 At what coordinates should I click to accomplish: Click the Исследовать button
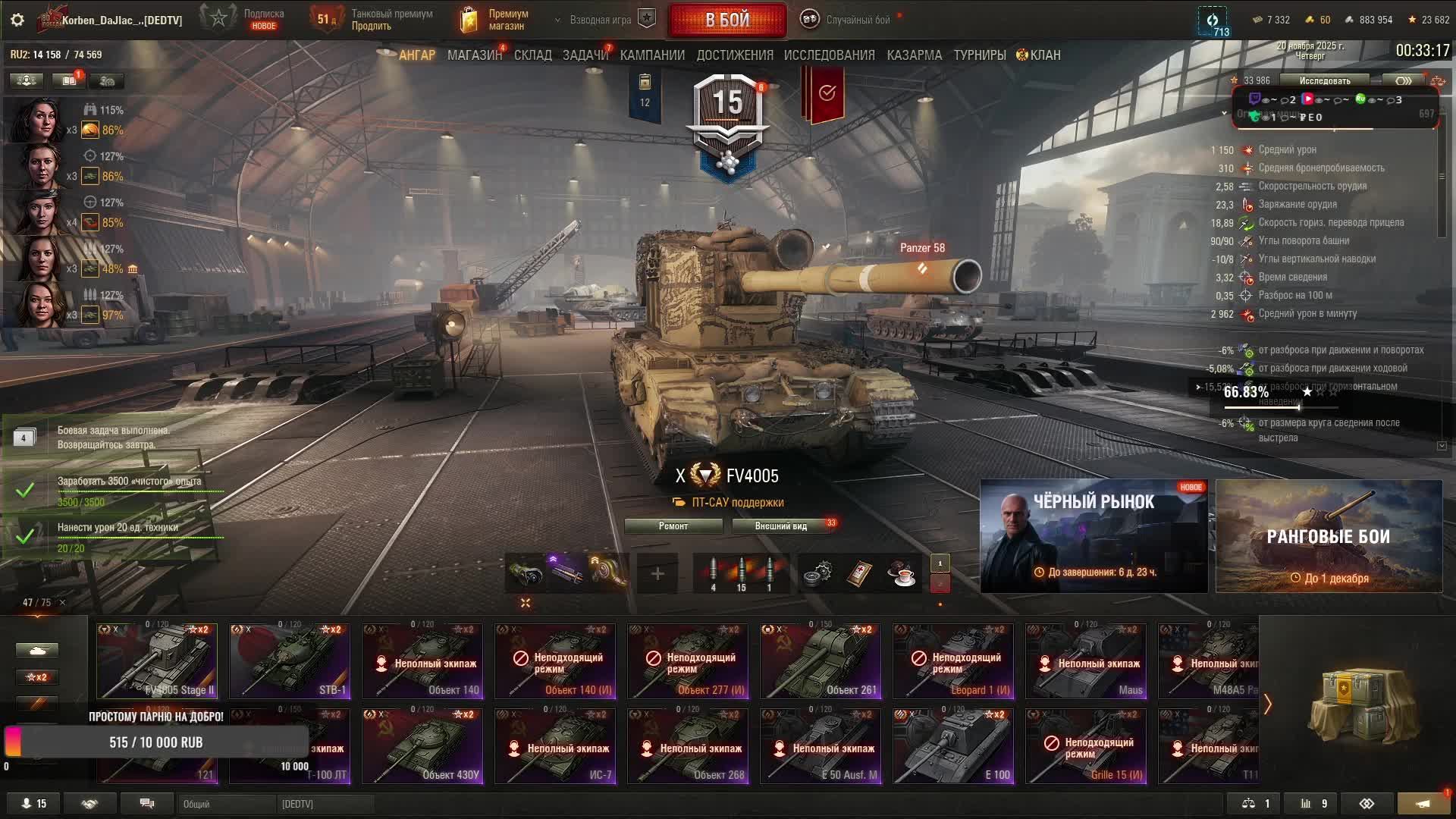[x=1324, y=80]
